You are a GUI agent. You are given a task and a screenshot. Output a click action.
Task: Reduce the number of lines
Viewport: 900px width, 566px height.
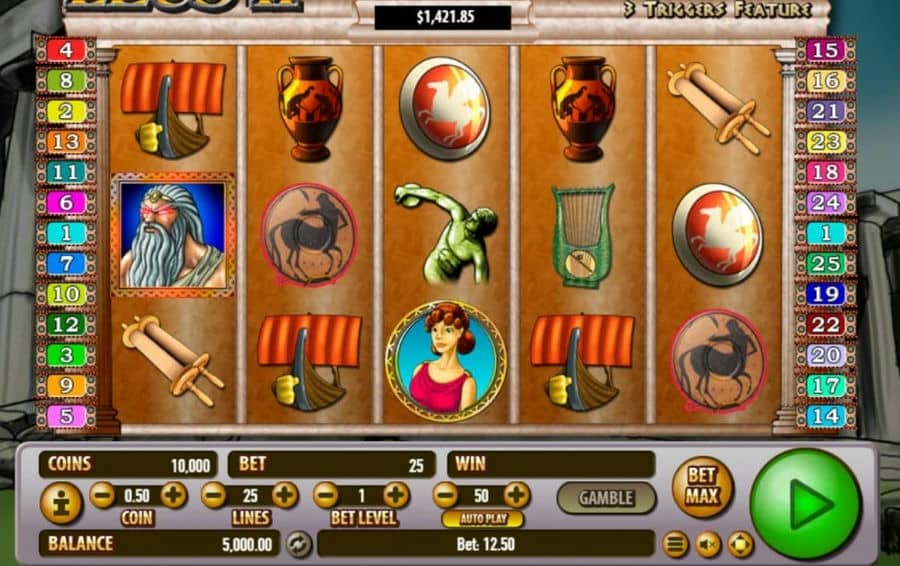[214, 495]
